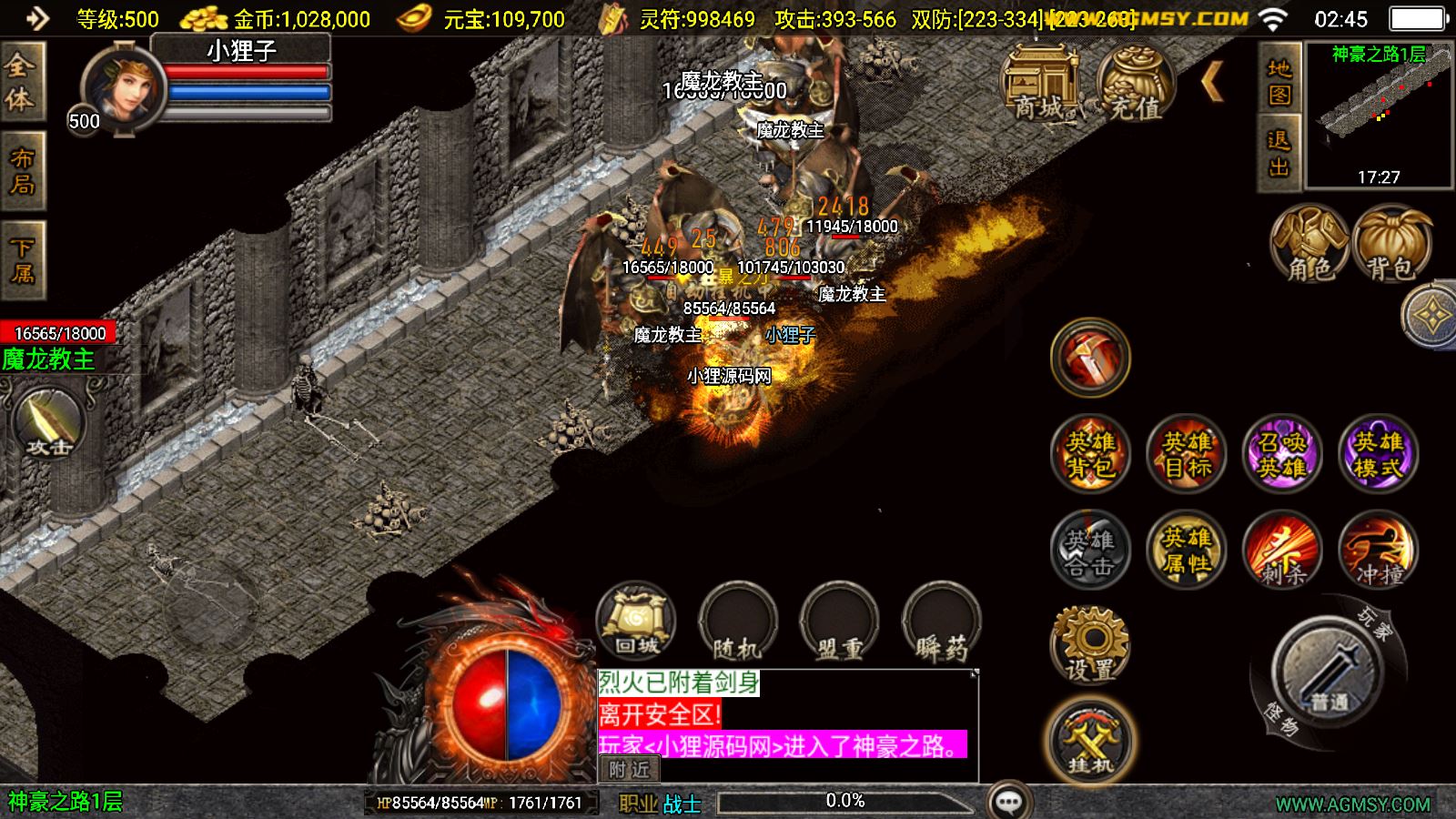Select the 布局 layout tab
The width and height of the screenshot is (1456, 819).
(x=22, y=171)
